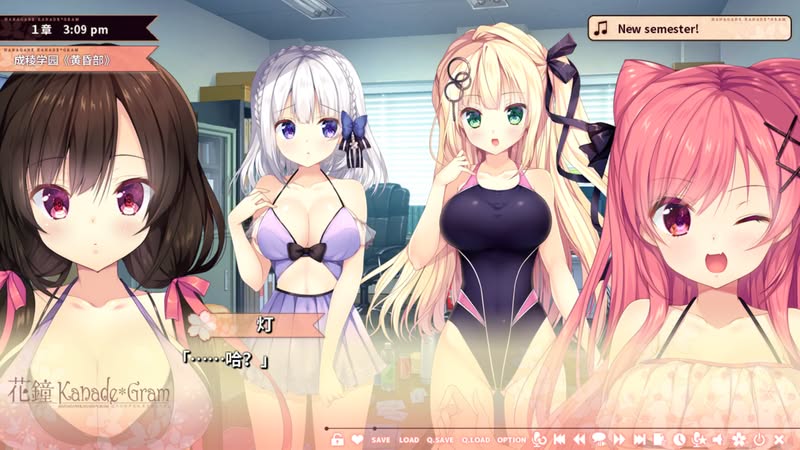
Task: Jump back with the skip-to-previous icon
Action: click(559, 439)
